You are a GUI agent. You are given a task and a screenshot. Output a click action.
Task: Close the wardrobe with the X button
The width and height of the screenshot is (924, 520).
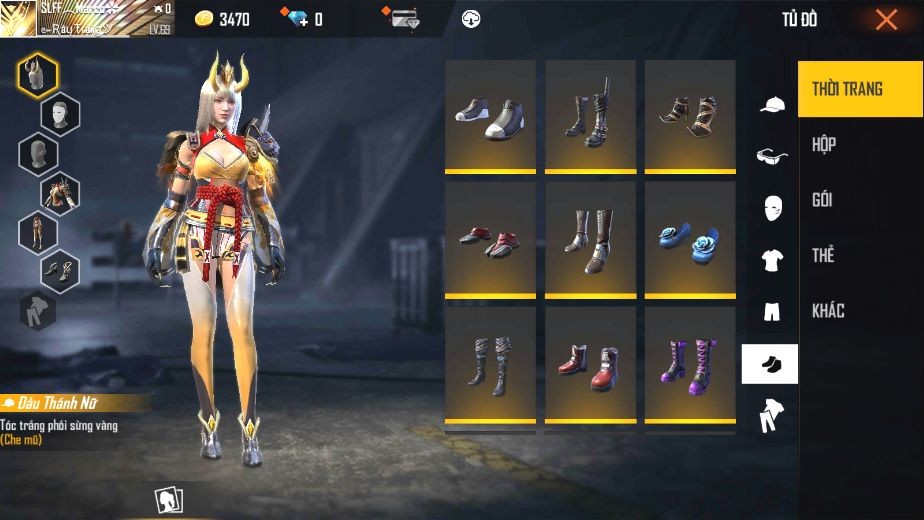[886, 20]
